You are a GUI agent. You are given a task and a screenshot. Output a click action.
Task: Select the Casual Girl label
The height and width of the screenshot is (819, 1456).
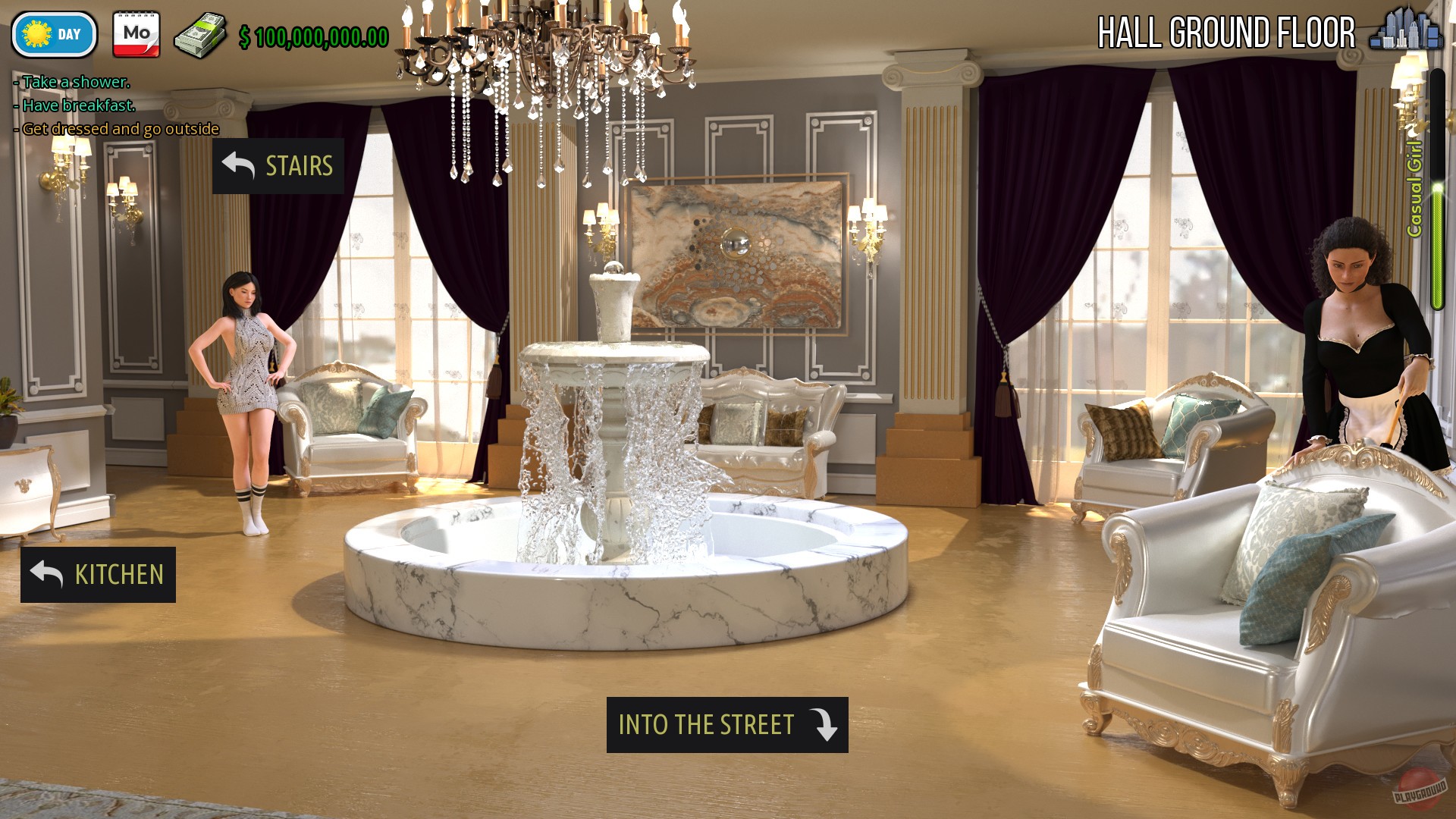(1414, 190)
